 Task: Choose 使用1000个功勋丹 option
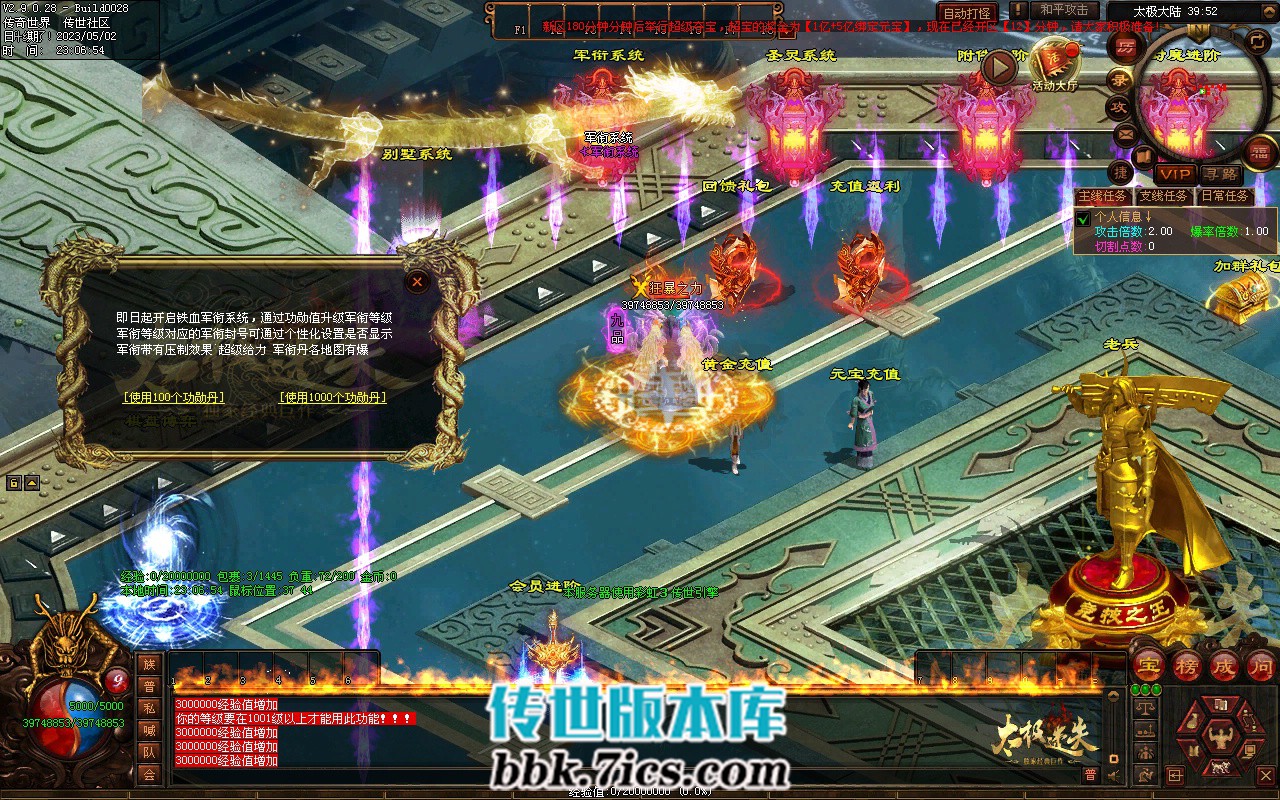click(x=333, y=397)
